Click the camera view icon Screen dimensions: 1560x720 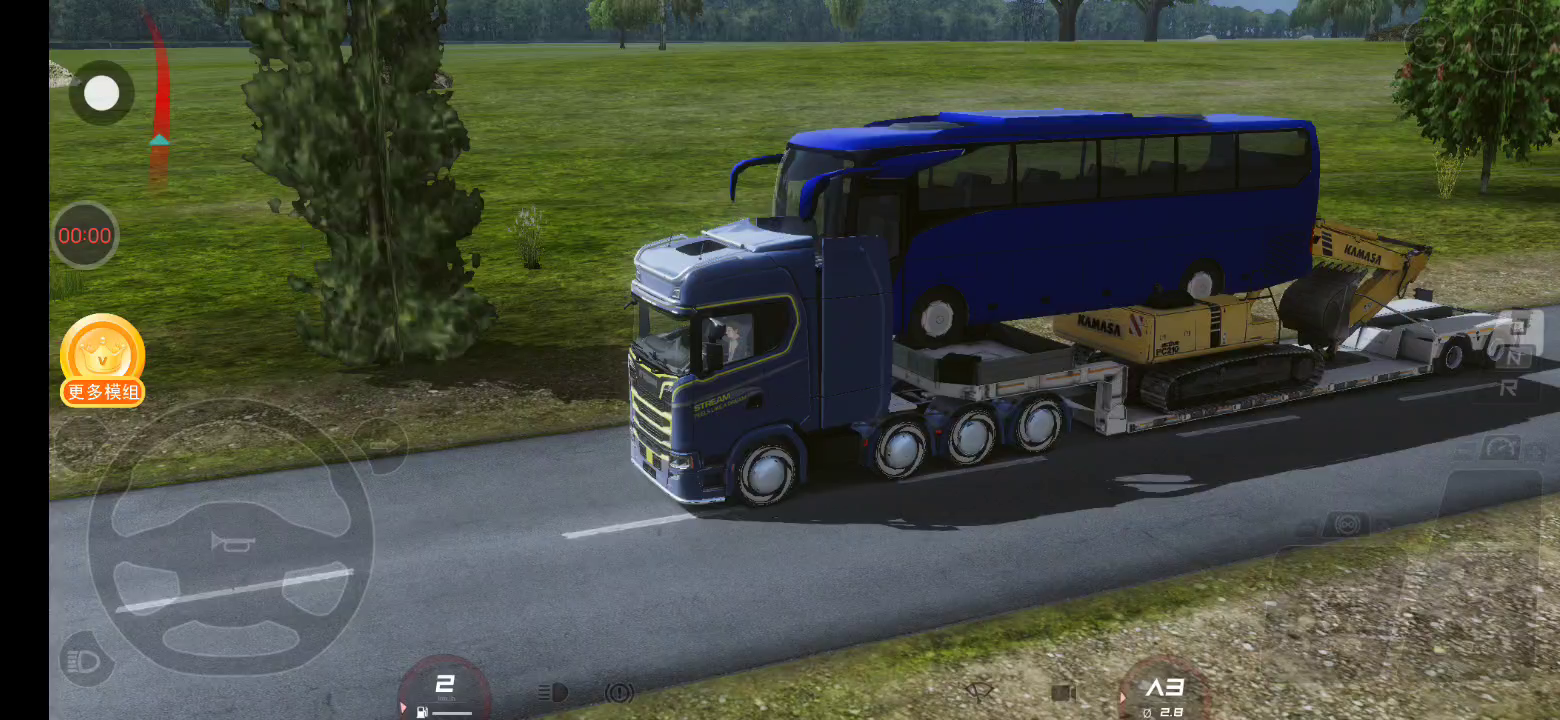pos(1063,692)
